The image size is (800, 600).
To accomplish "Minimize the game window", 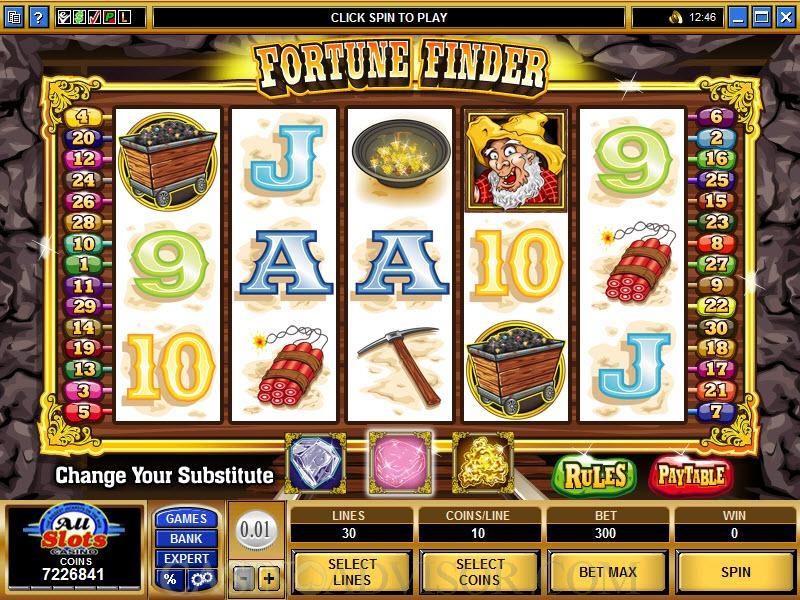I will (x=739, y=17).
